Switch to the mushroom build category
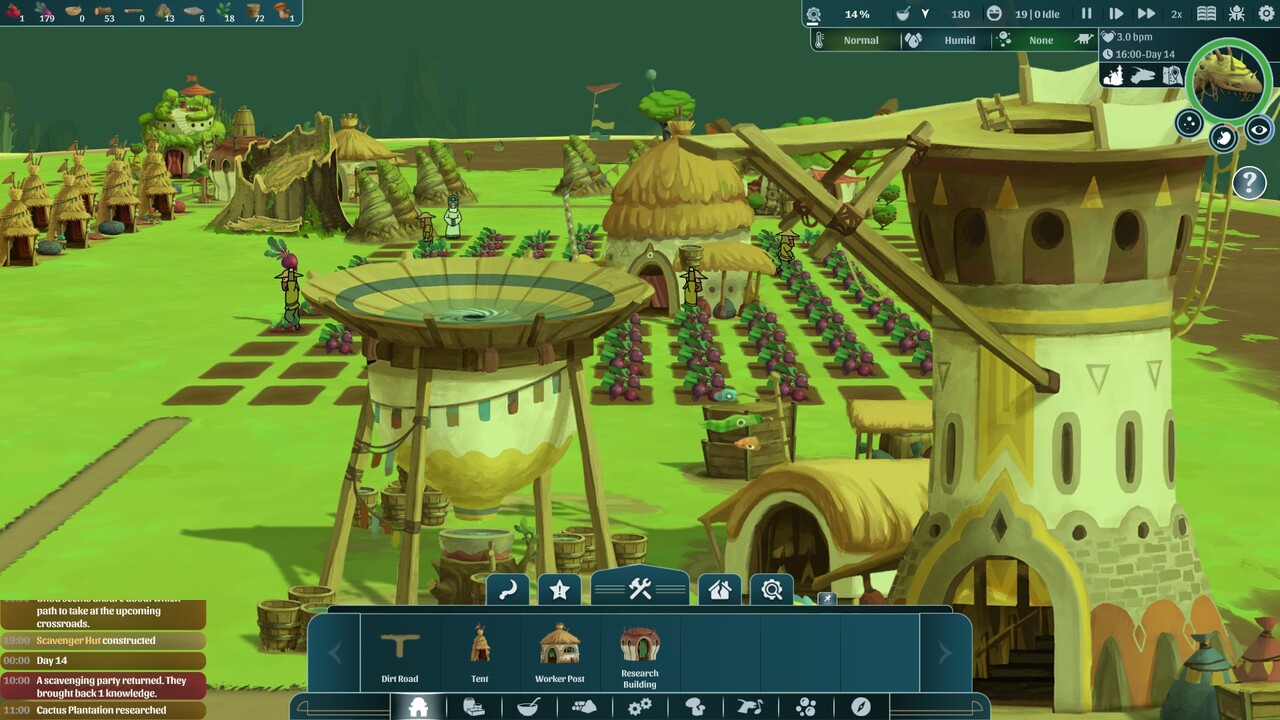 pos(695,707)
